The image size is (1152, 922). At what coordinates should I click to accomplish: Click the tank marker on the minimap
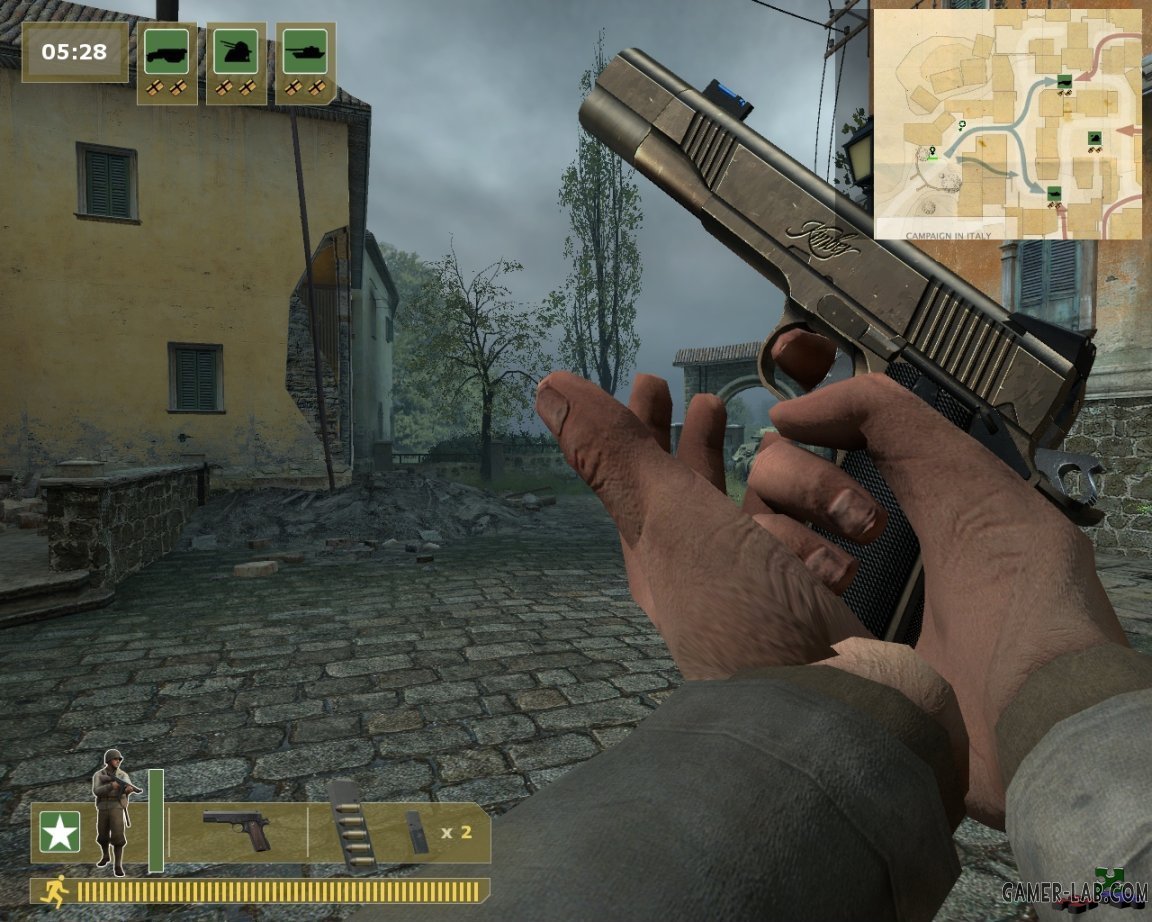tap(1055, 194)
